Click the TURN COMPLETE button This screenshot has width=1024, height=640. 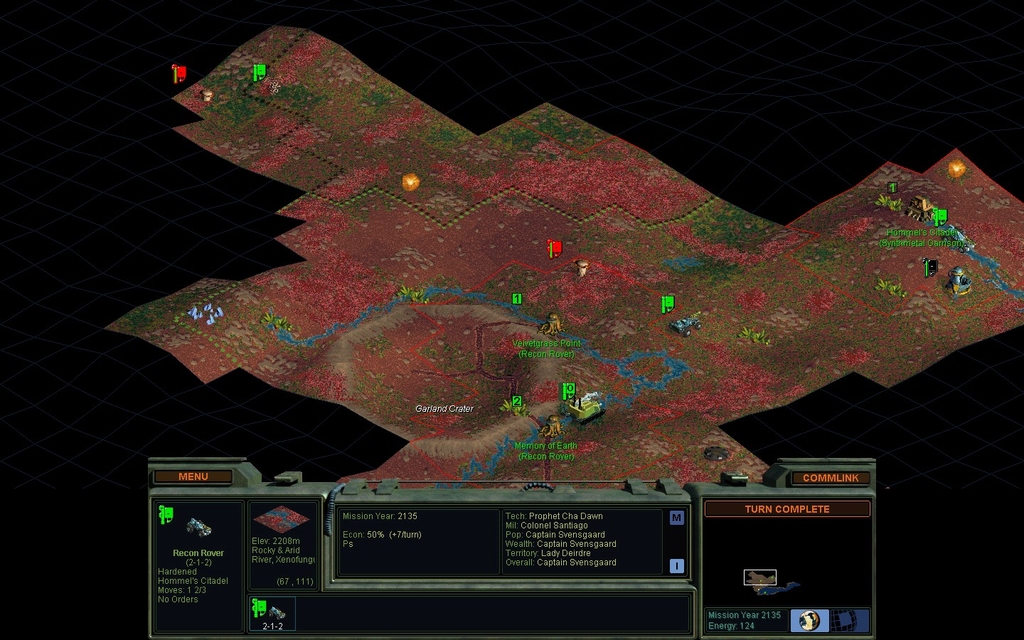786,509
